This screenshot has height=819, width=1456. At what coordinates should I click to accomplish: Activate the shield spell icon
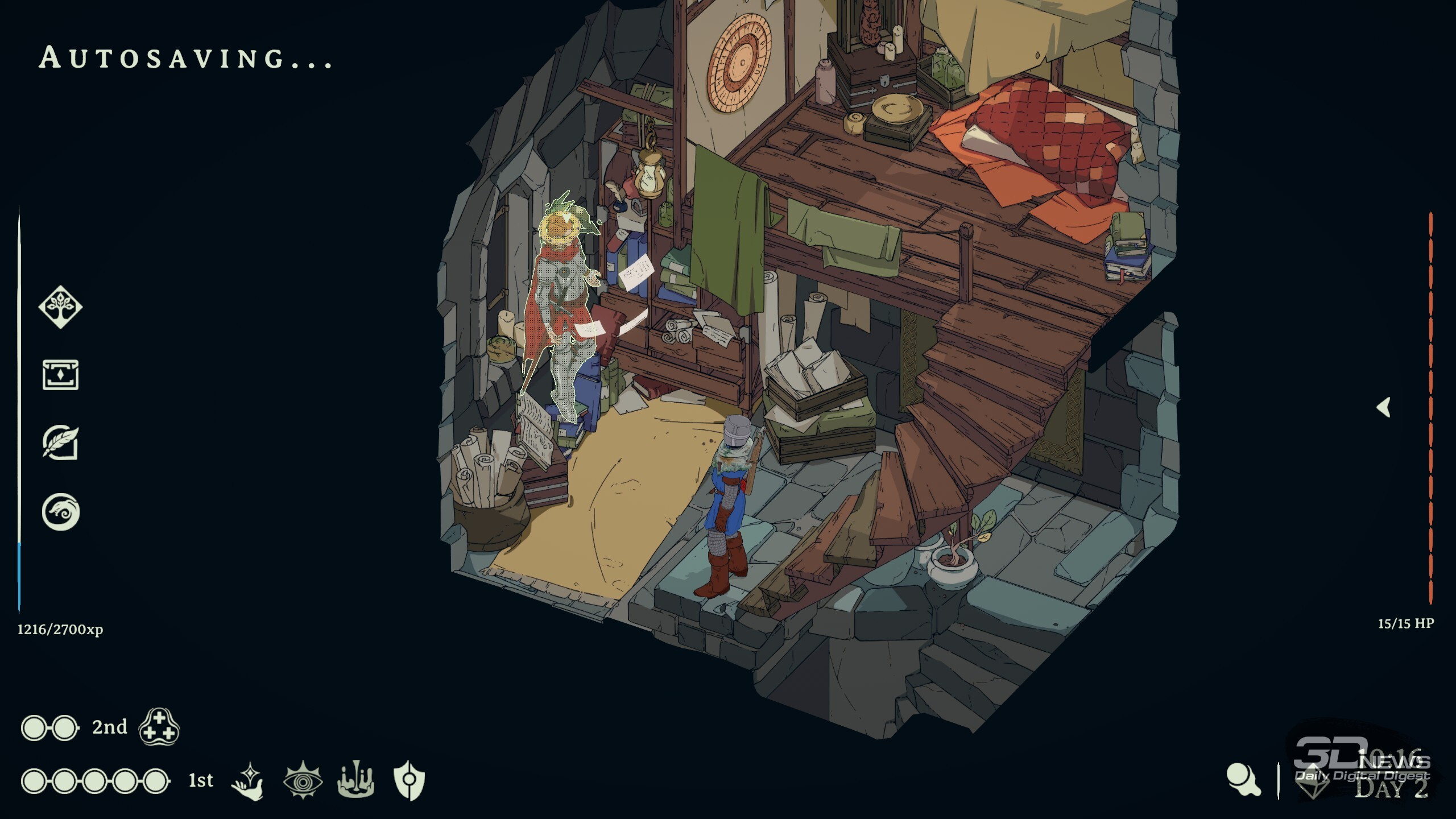409,780
